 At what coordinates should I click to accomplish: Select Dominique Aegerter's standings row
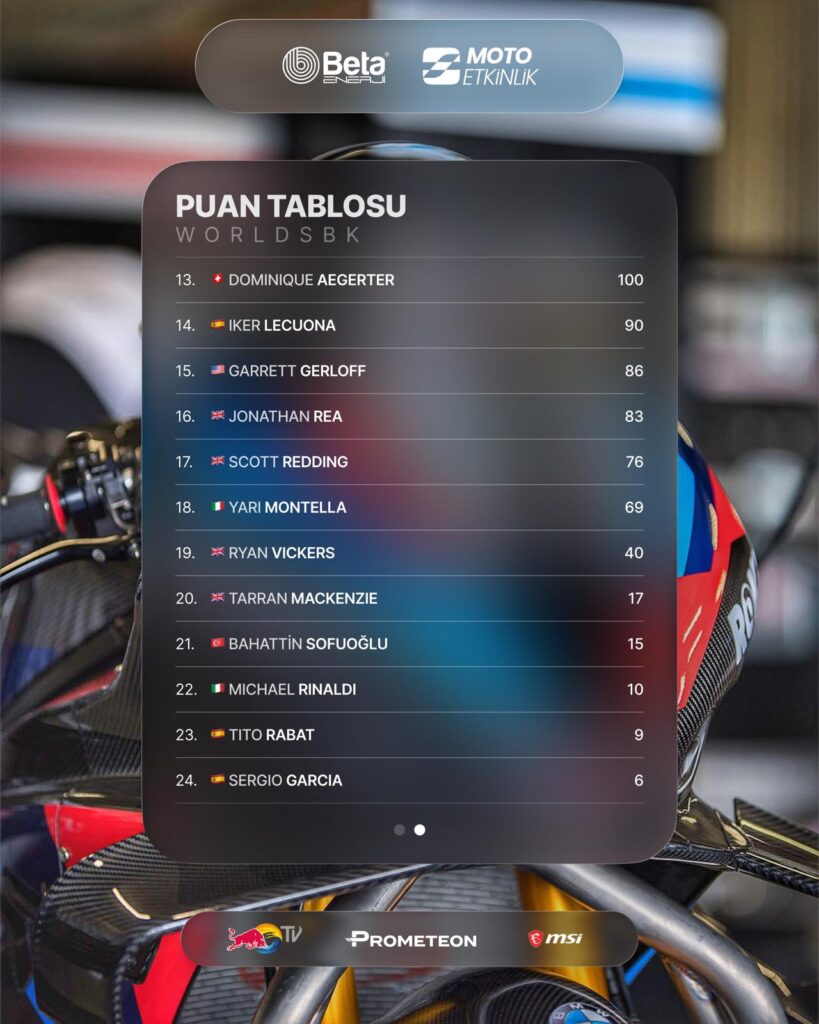(x=409, y=280)
